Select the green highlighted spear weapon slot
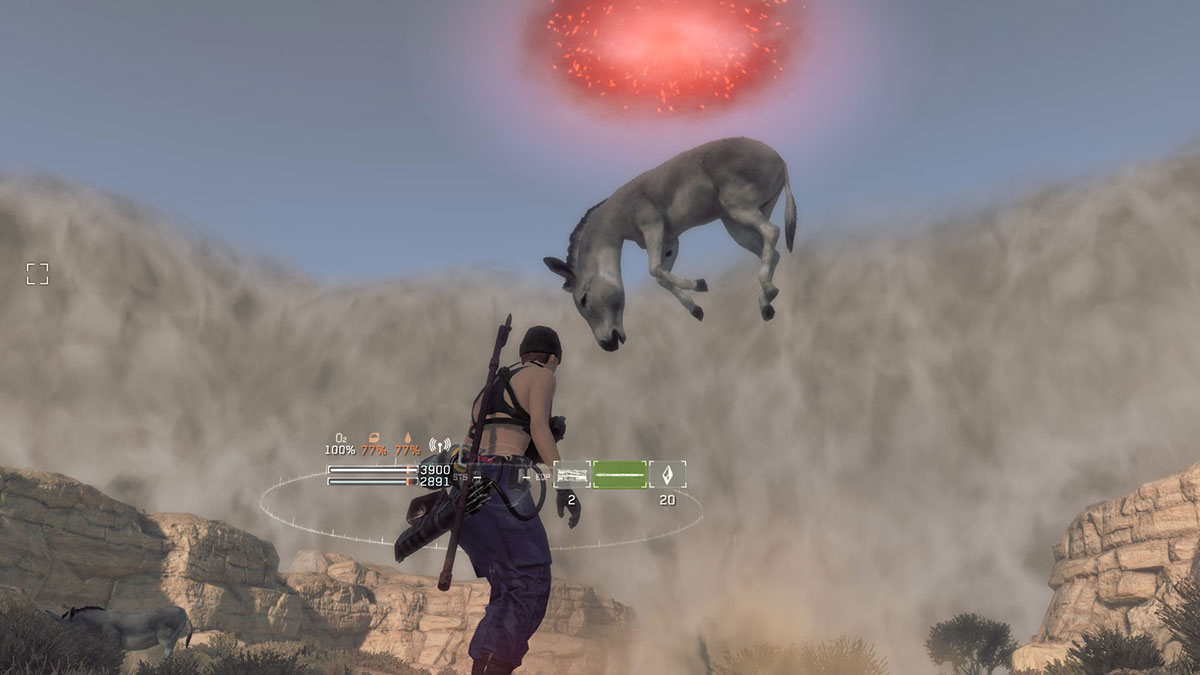The image size is (1200, 675). coord(619,474)
